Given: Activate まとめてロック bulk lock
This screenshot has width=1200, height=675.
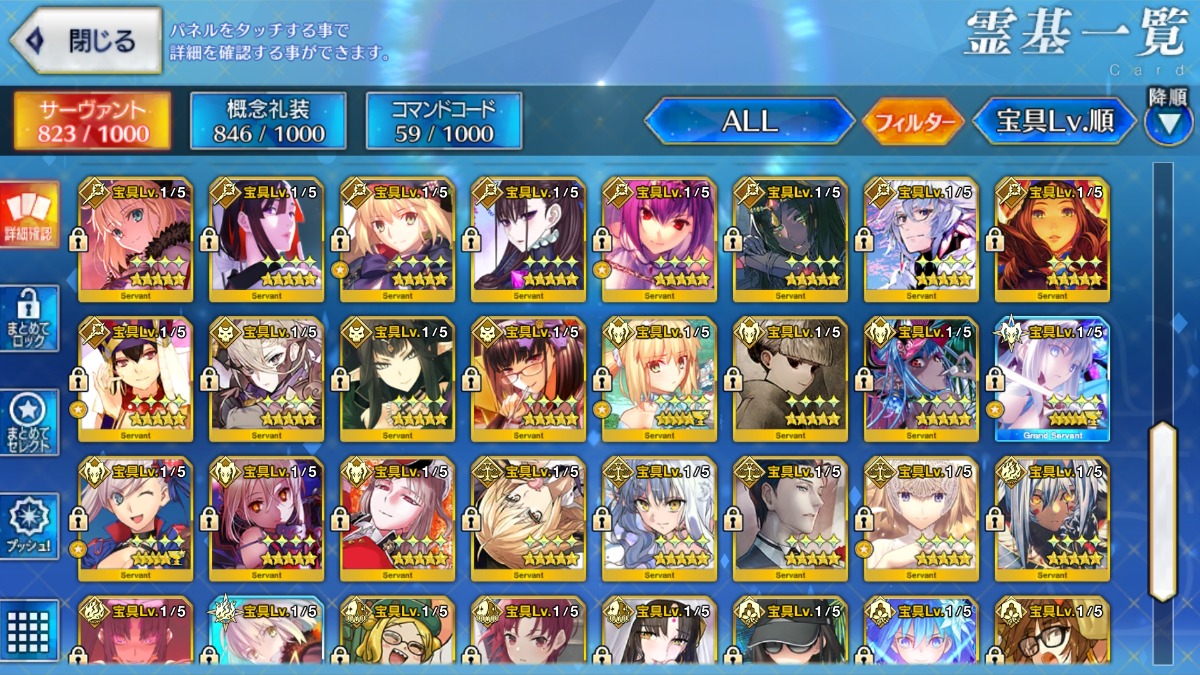Looking at the screenshot, I should coord(29,319).
